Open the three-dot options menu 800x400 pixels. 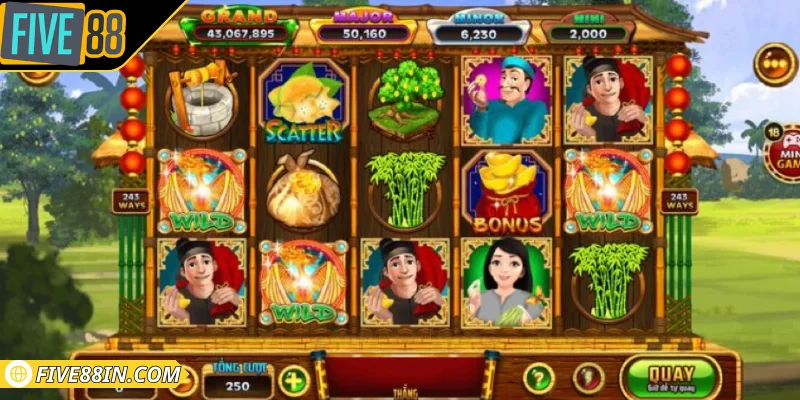tap(774, 65)
